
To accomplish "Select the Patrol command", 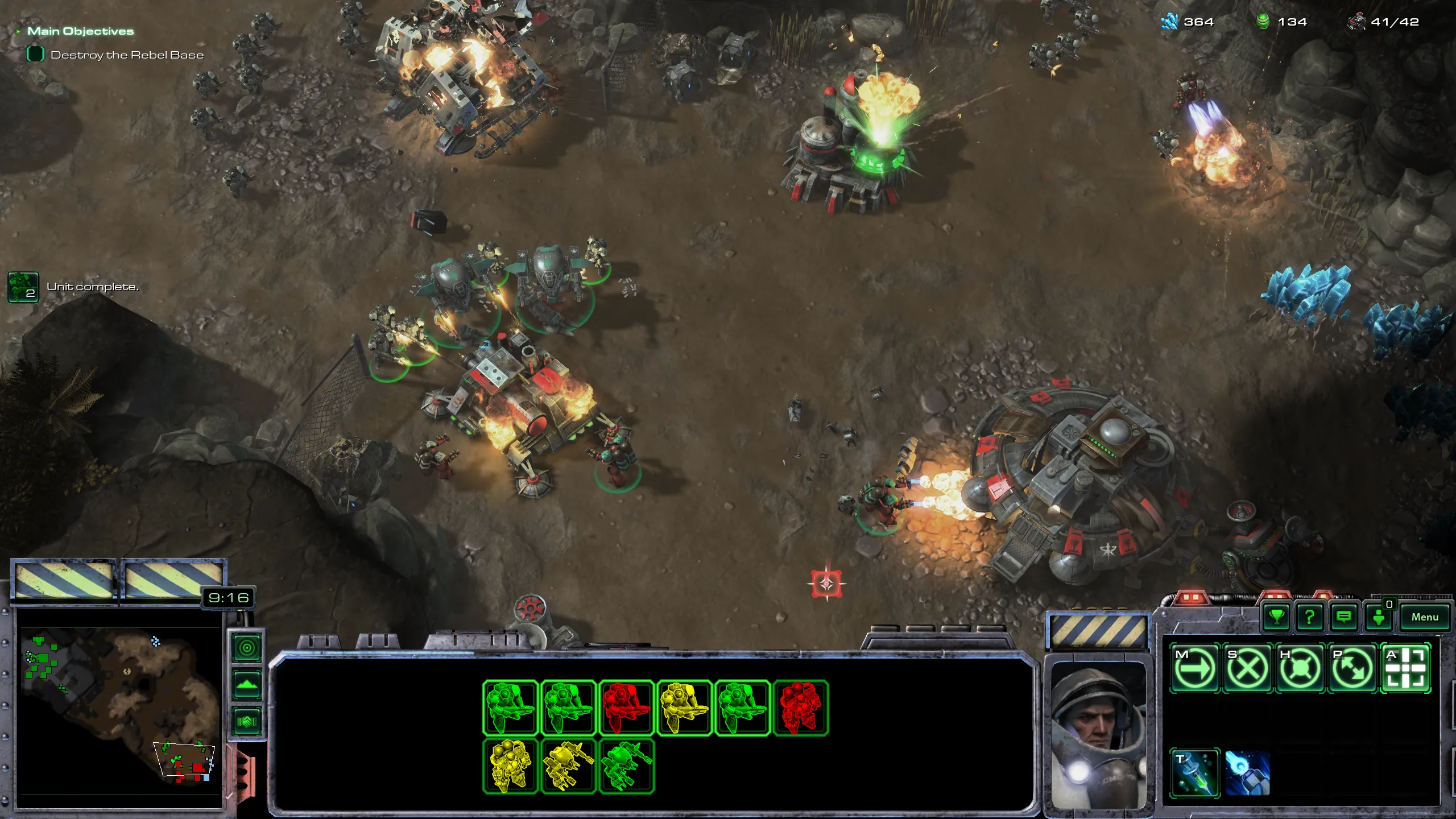I will pyautogui.click(x=1352, y=668).
